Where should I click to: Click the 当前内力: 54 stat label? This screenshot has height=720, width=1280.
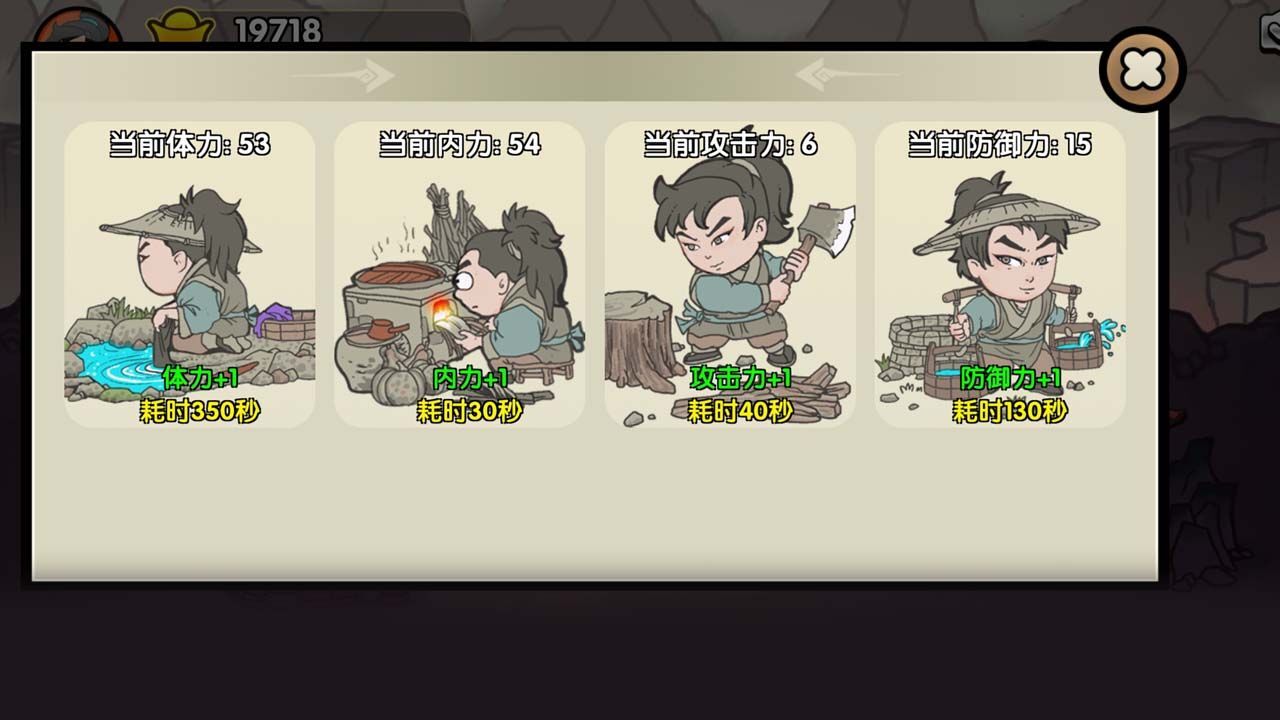coord(455,143)
